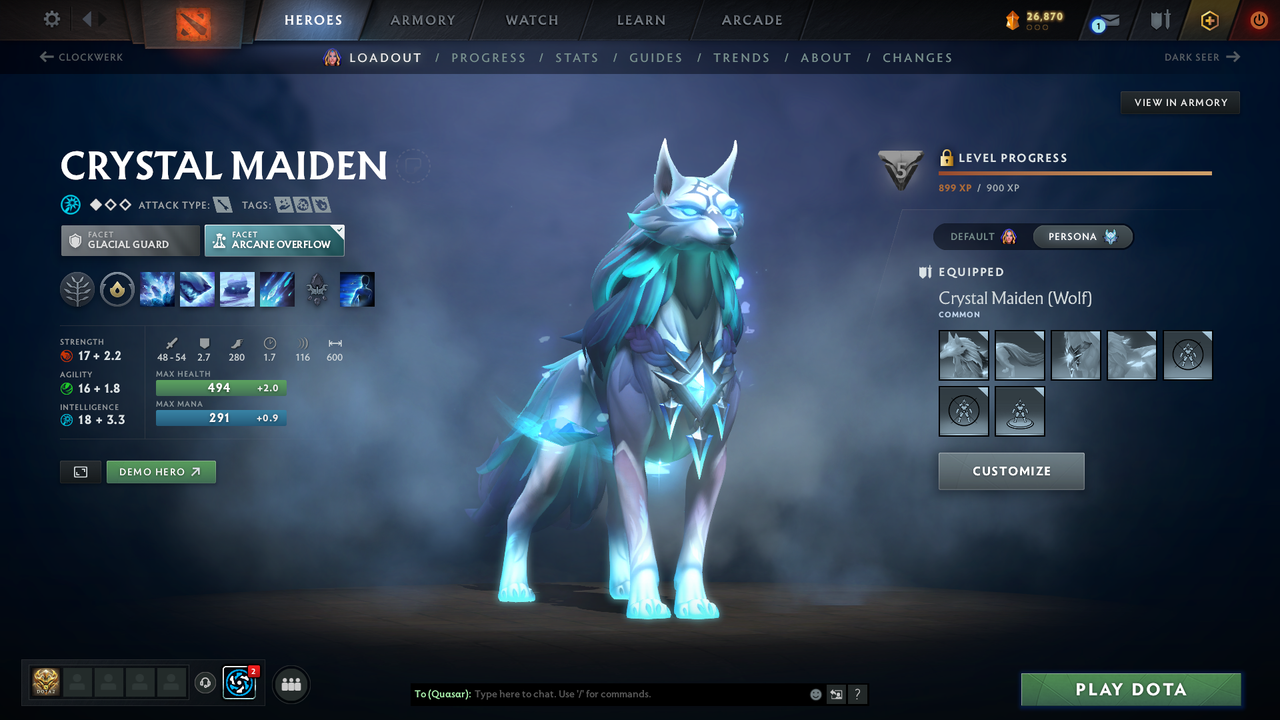The image size is (1280, 720).
Task: Open the mail inbox with one notification
Action: point(1104,20)
